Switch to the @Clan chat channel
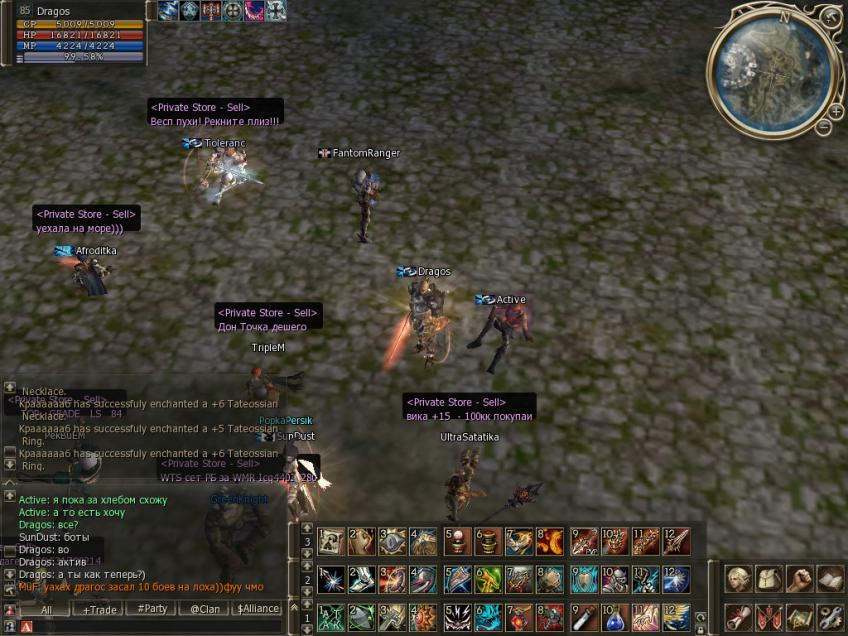The height and width of the screenshot is (636, 848). tap(205, 608)
